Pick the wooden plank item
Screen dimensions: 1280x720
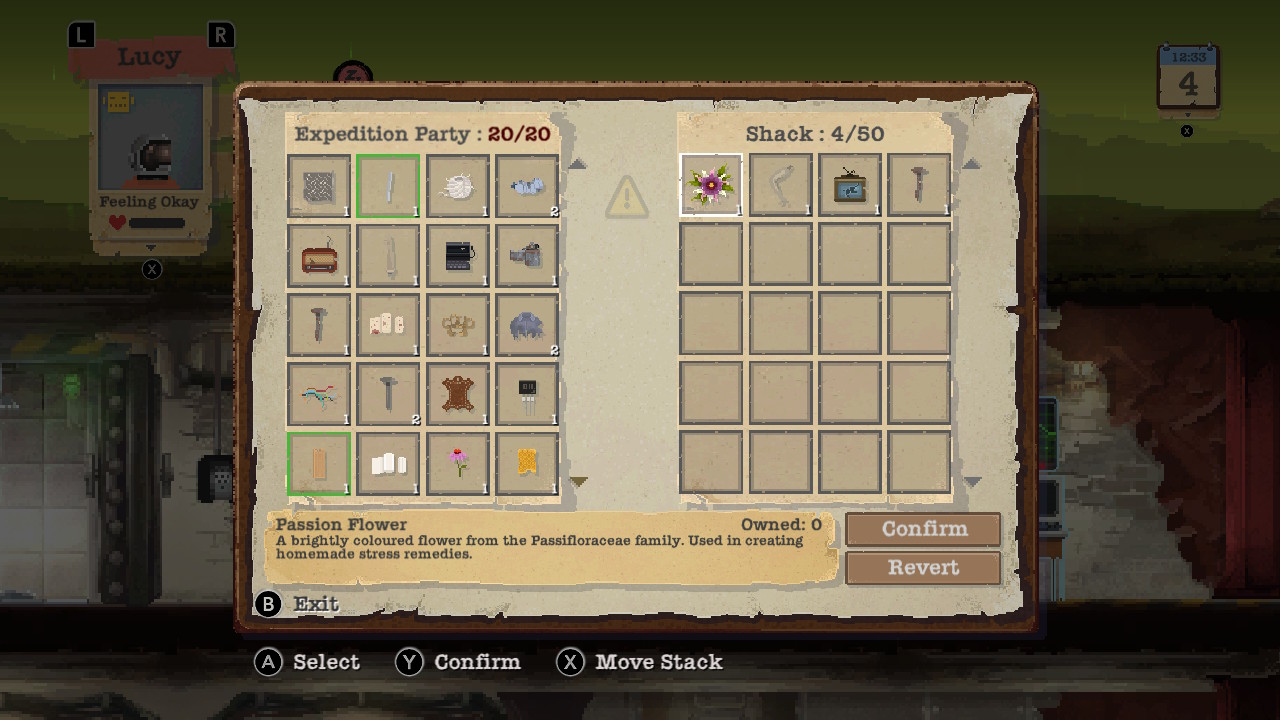[318, 462]
